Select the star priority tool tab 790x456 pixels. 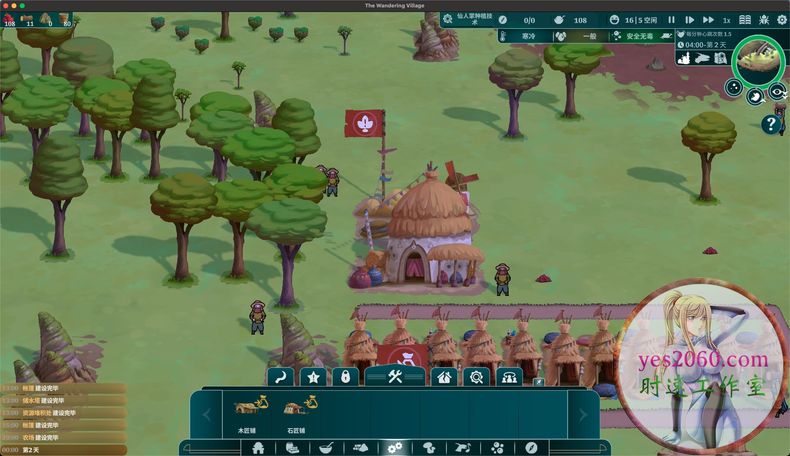tap(314, 377)
